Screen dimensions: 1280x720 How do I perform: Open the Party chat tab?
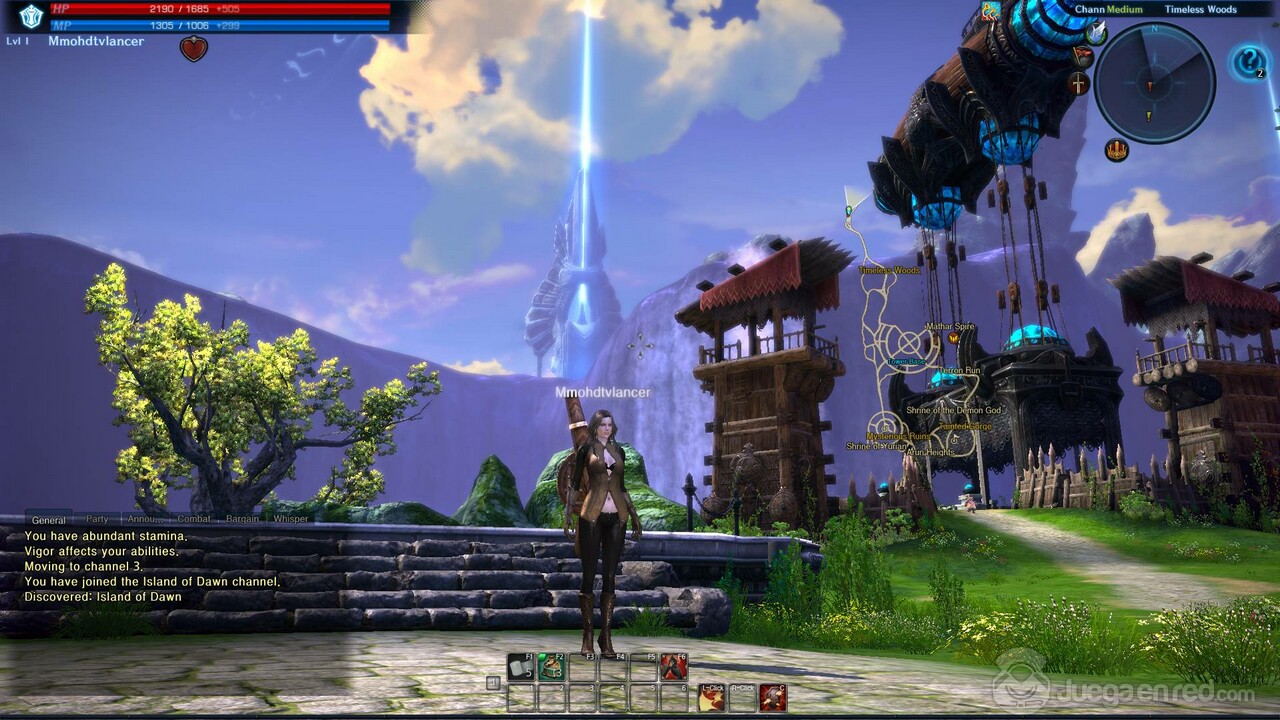click(97, 519)
